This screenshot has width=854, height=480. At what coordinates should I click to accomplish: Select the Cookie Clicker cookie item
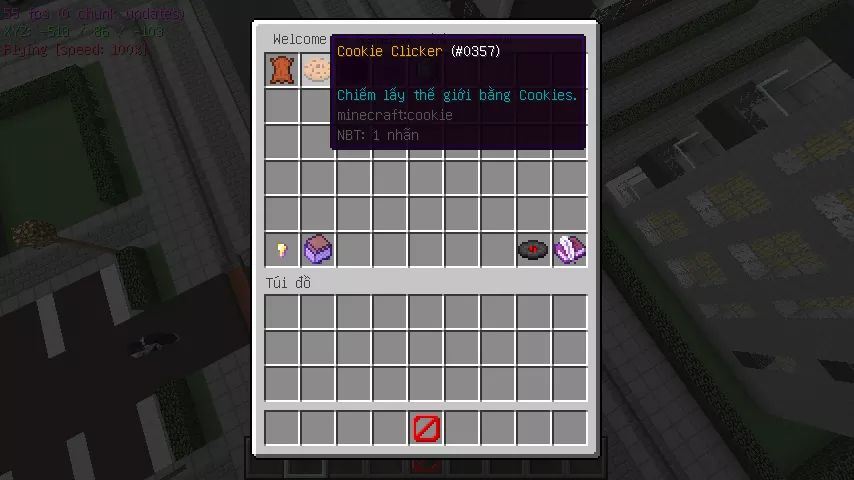point(318,69)
